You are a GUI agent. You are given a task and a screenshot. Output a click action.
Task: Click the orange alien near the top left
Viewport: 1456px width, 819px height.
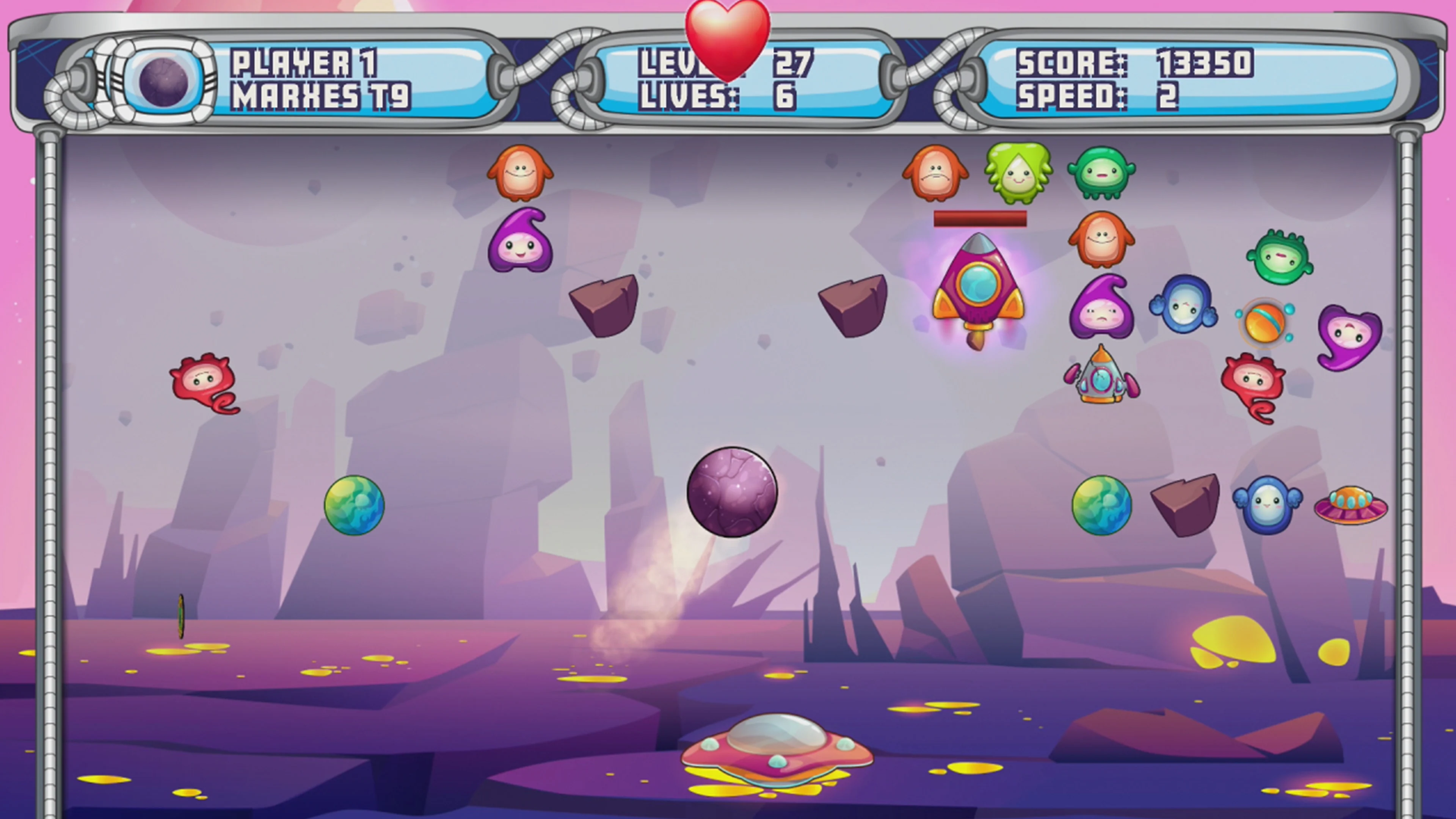(521, 176)
